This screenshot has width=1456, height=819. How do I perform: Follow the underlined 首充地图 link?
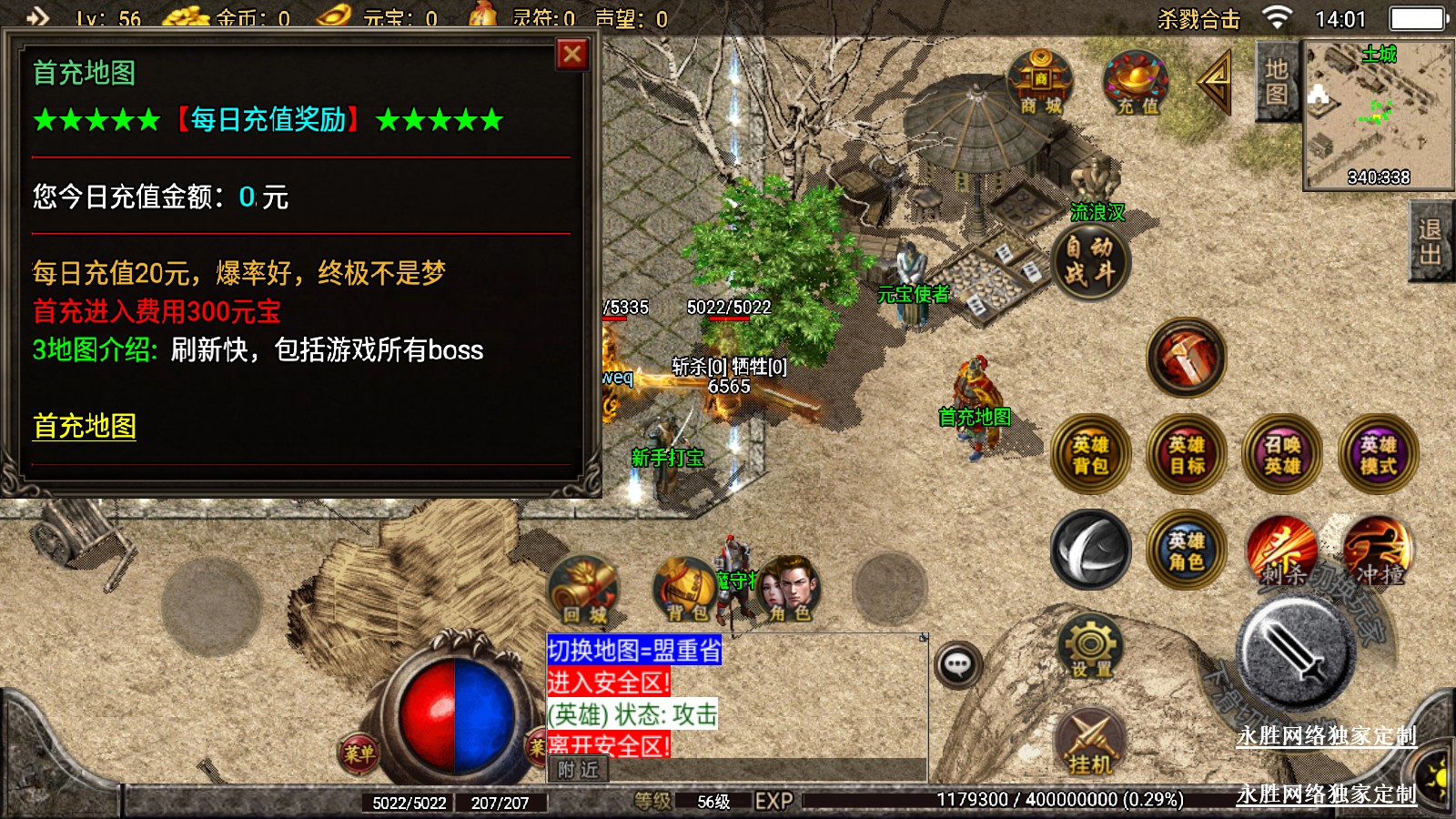(85, 426)
